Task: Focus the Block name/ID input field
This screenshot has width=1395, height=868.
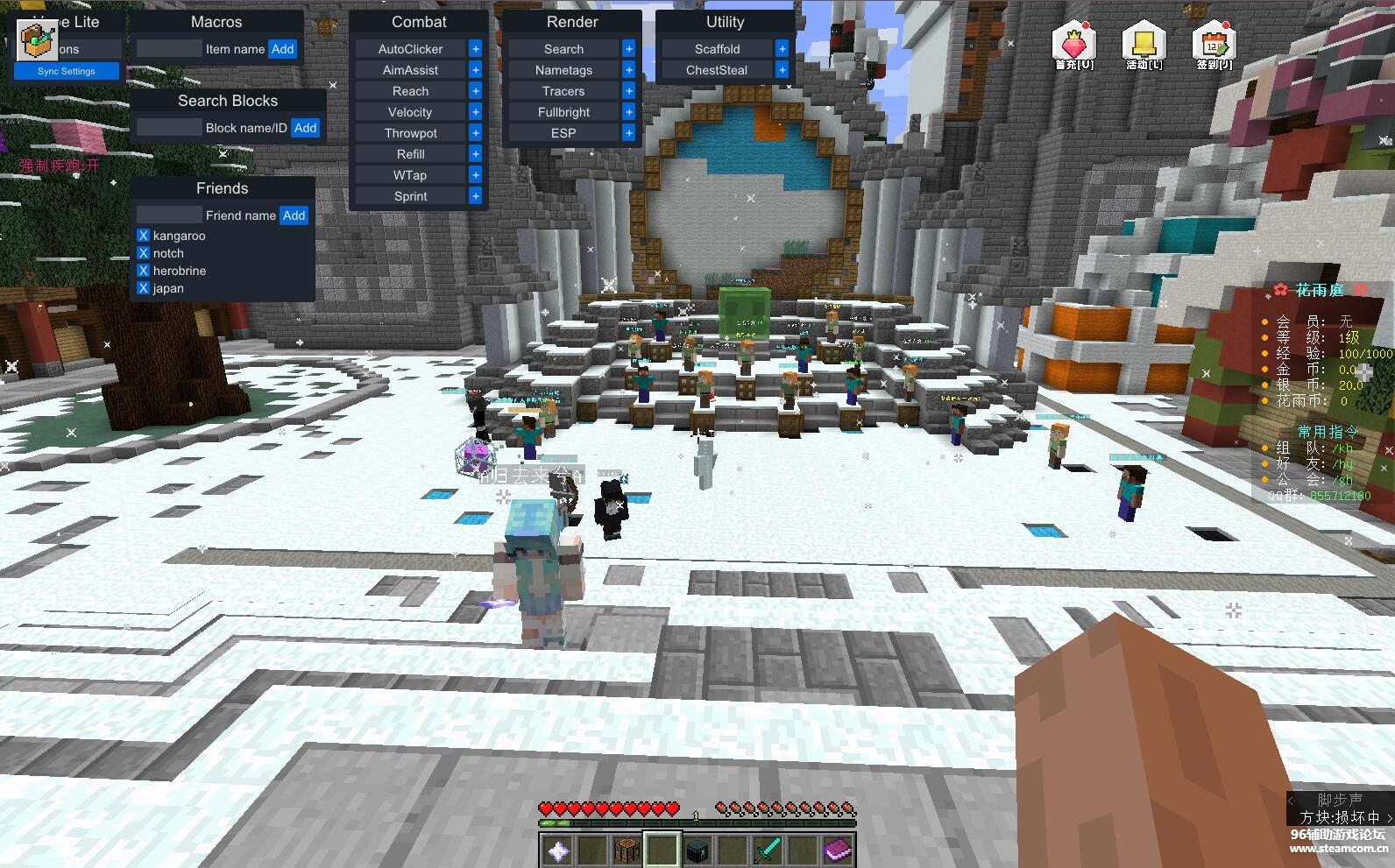Action: 169,128
